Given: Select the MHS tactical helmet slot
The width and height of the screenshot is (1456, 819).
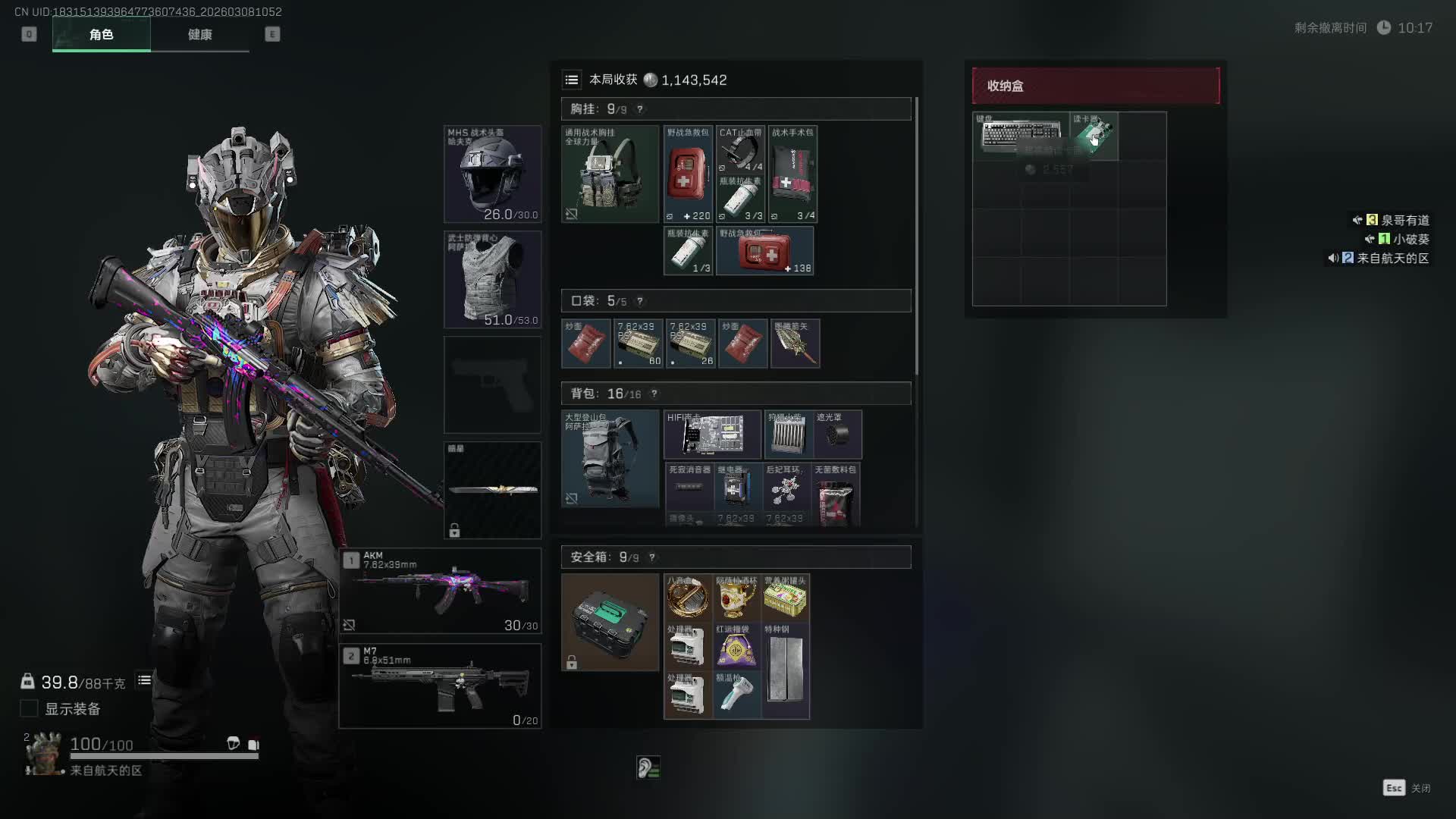Looking at the screenshot, I should [x=492, y=174].
